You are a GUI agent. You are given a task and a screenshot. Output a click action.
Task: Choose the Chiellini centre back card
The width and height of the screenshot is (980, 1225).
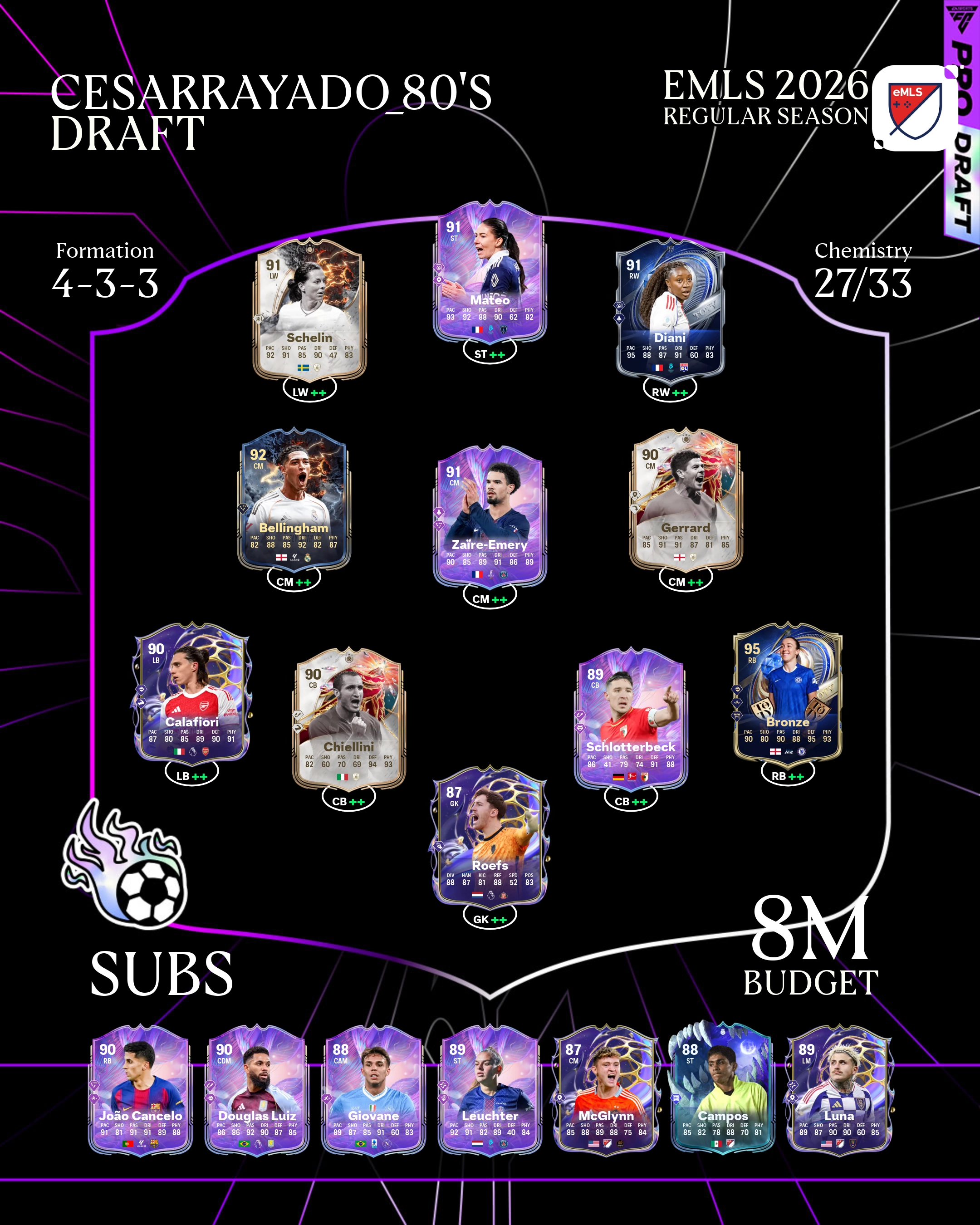pos(348,719)
